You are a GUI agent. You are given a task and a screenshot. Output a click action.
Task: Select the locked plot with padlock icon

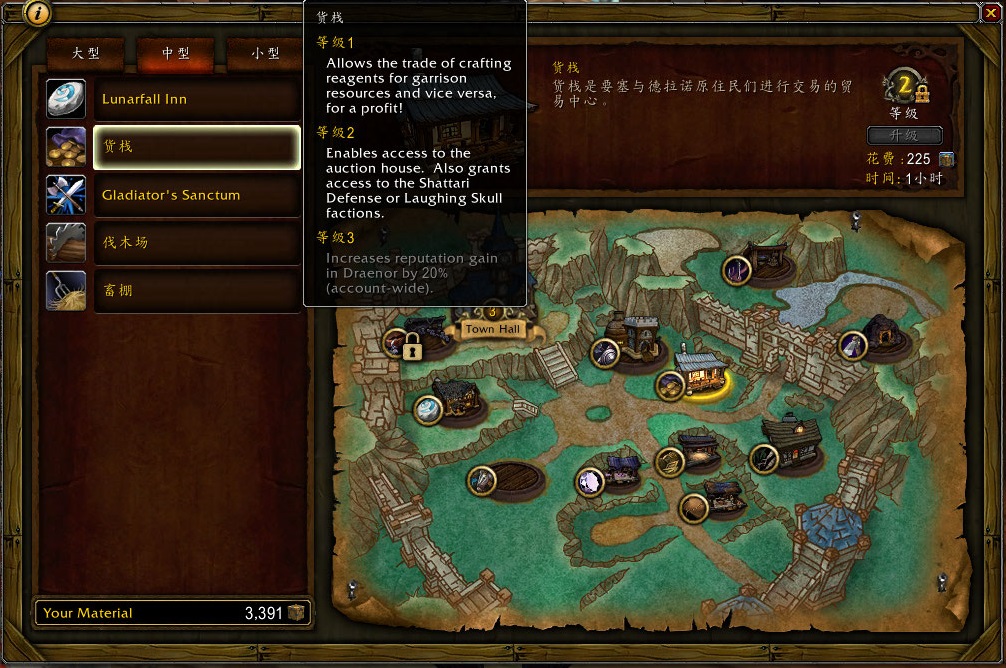pos(411,346)
